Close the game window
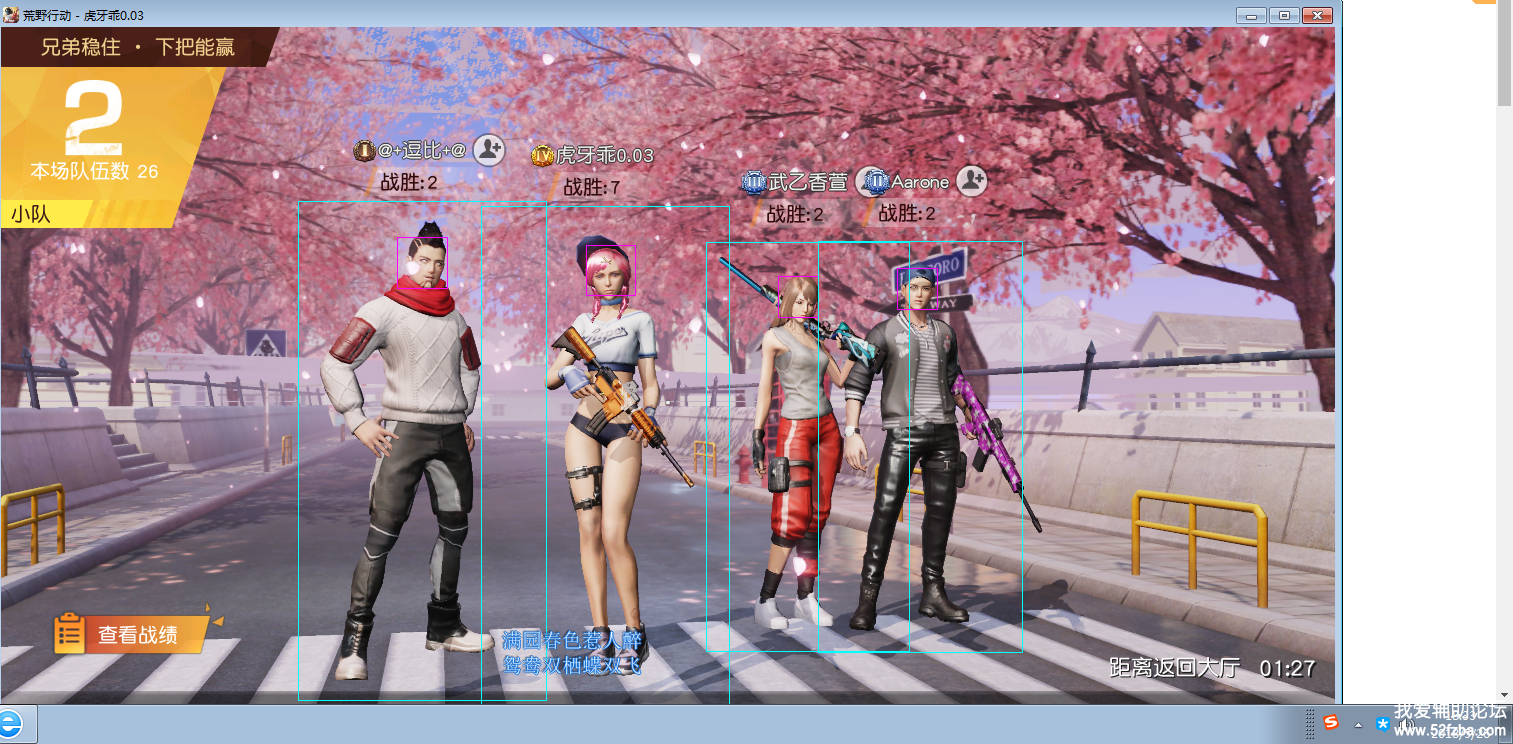Screen dimensions: 1513x744 [1318, 15]
